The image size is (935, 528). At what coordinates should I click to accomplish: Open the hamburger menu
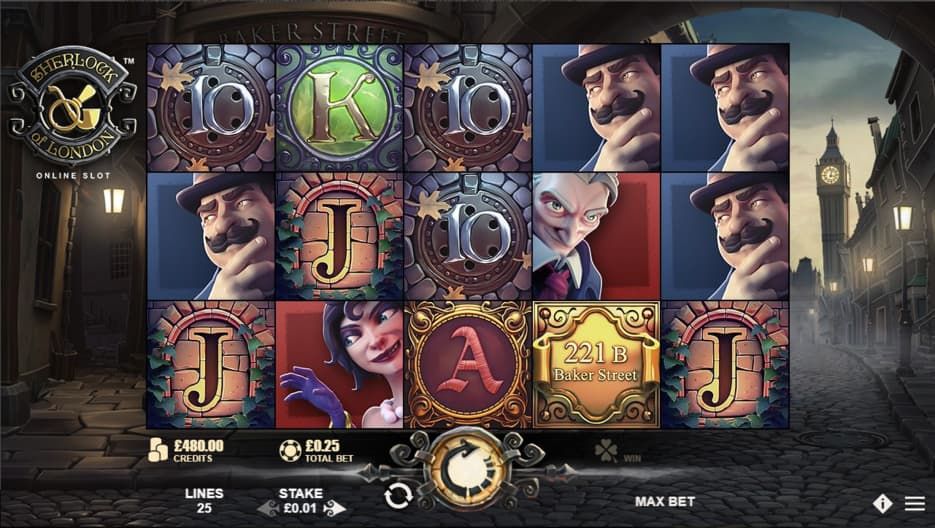click(x=914, y=503)
